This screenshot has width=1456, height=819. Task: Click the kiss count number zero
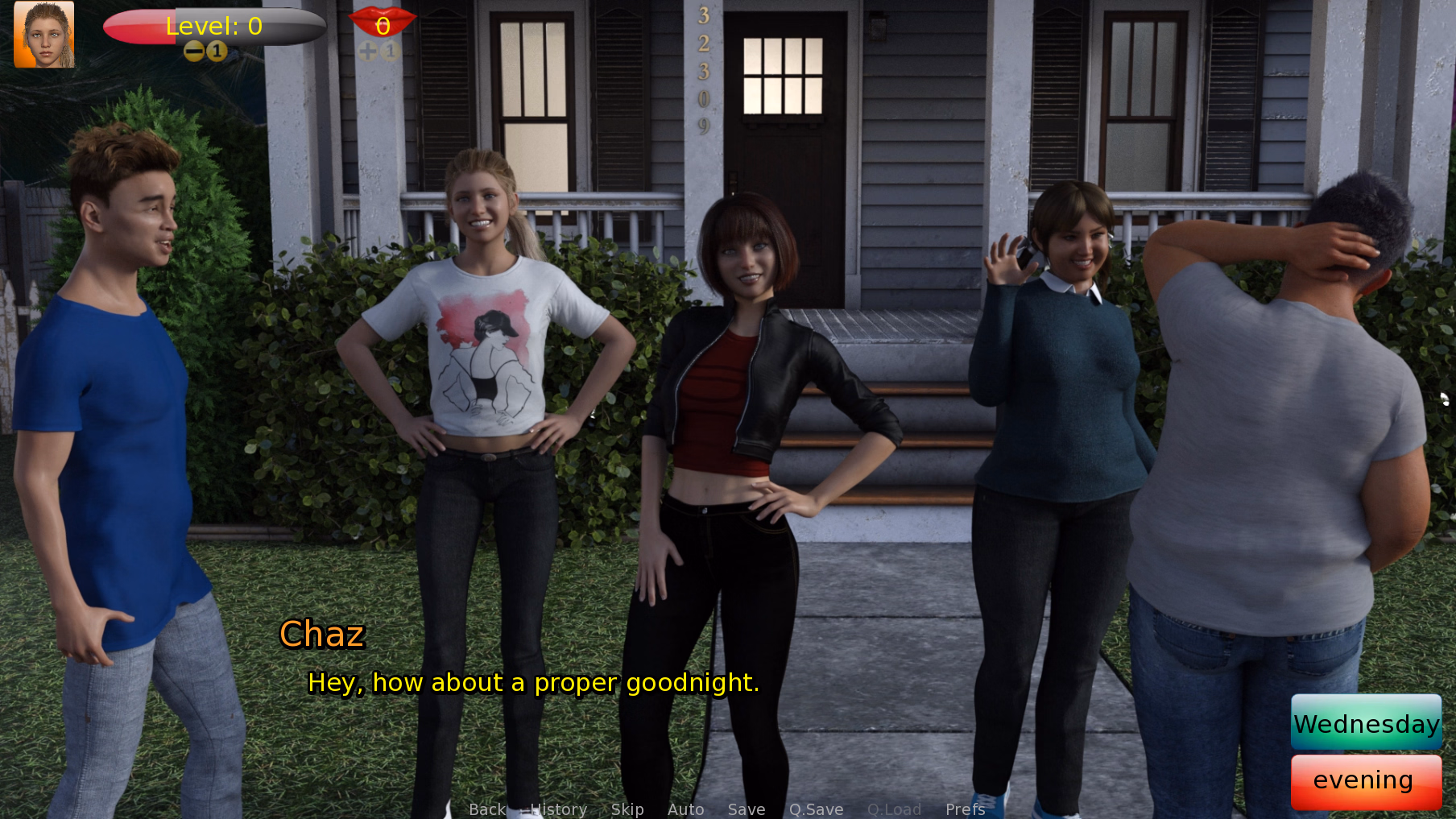383,26
